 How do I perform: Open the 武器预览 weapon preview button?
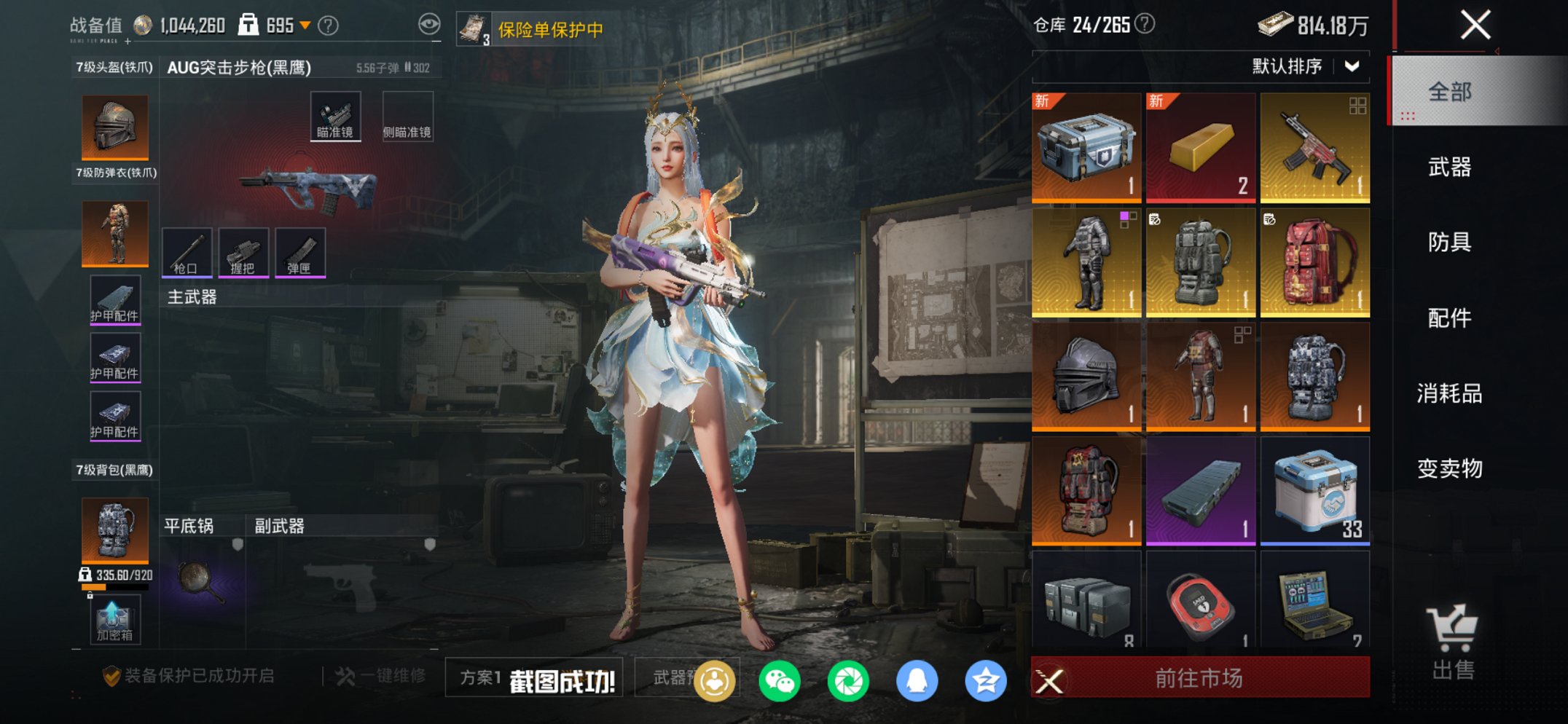pyautogui.click(x=667, y=677)
